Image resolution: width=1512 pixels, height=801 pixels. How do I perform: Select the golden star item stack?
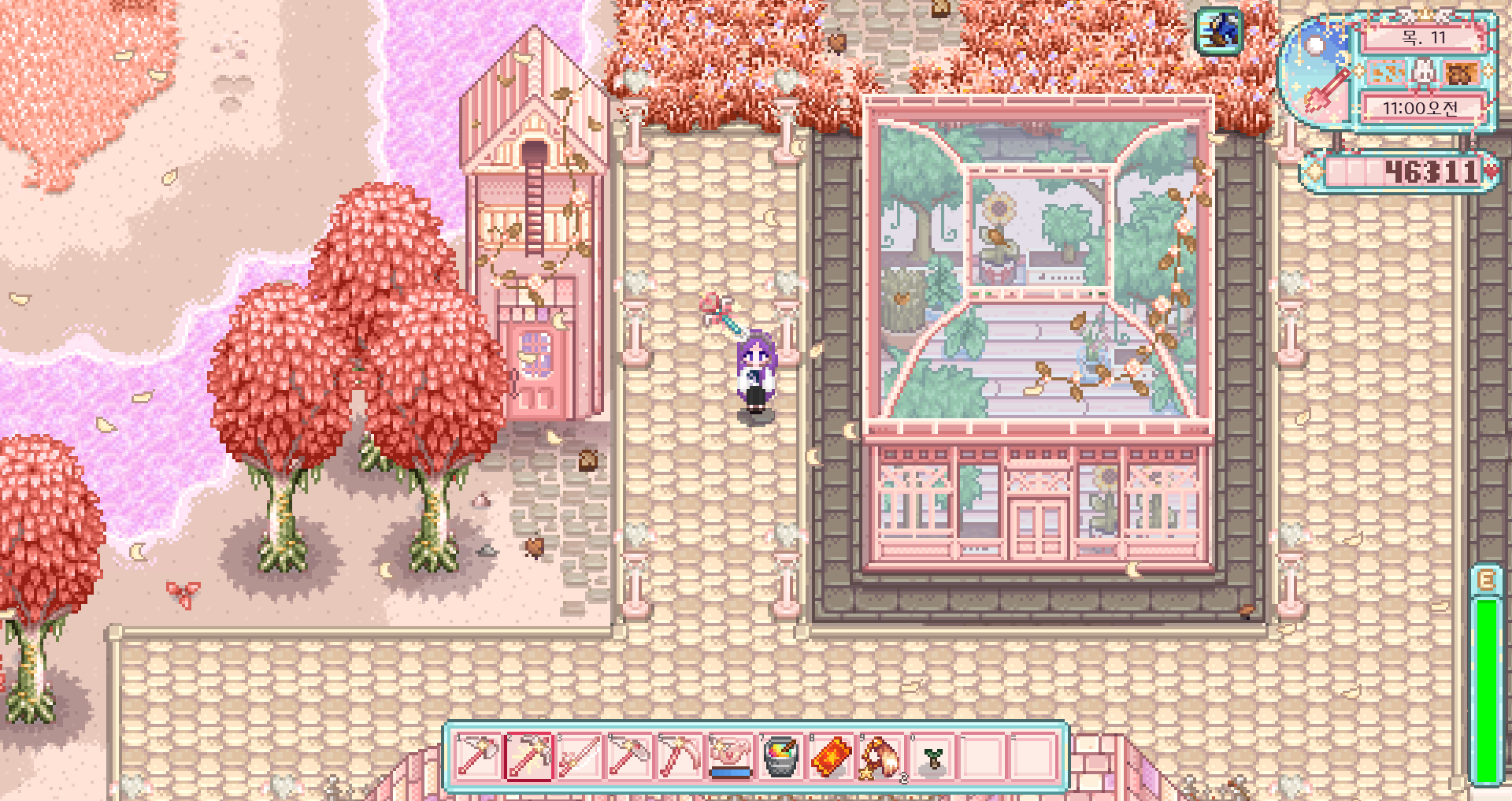point(881,757)
